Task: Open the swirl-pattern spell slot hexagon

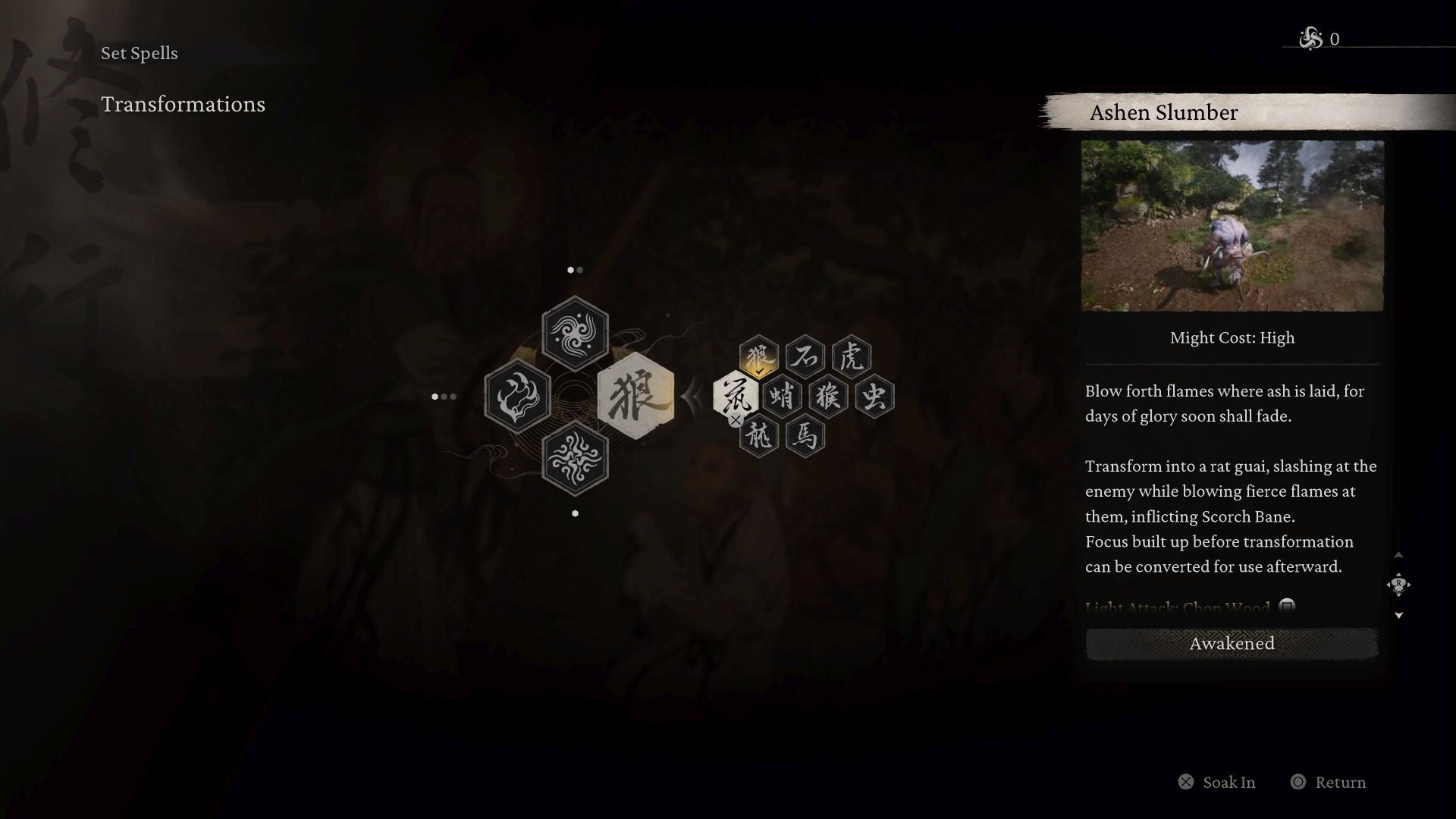Action: (575, 333)
